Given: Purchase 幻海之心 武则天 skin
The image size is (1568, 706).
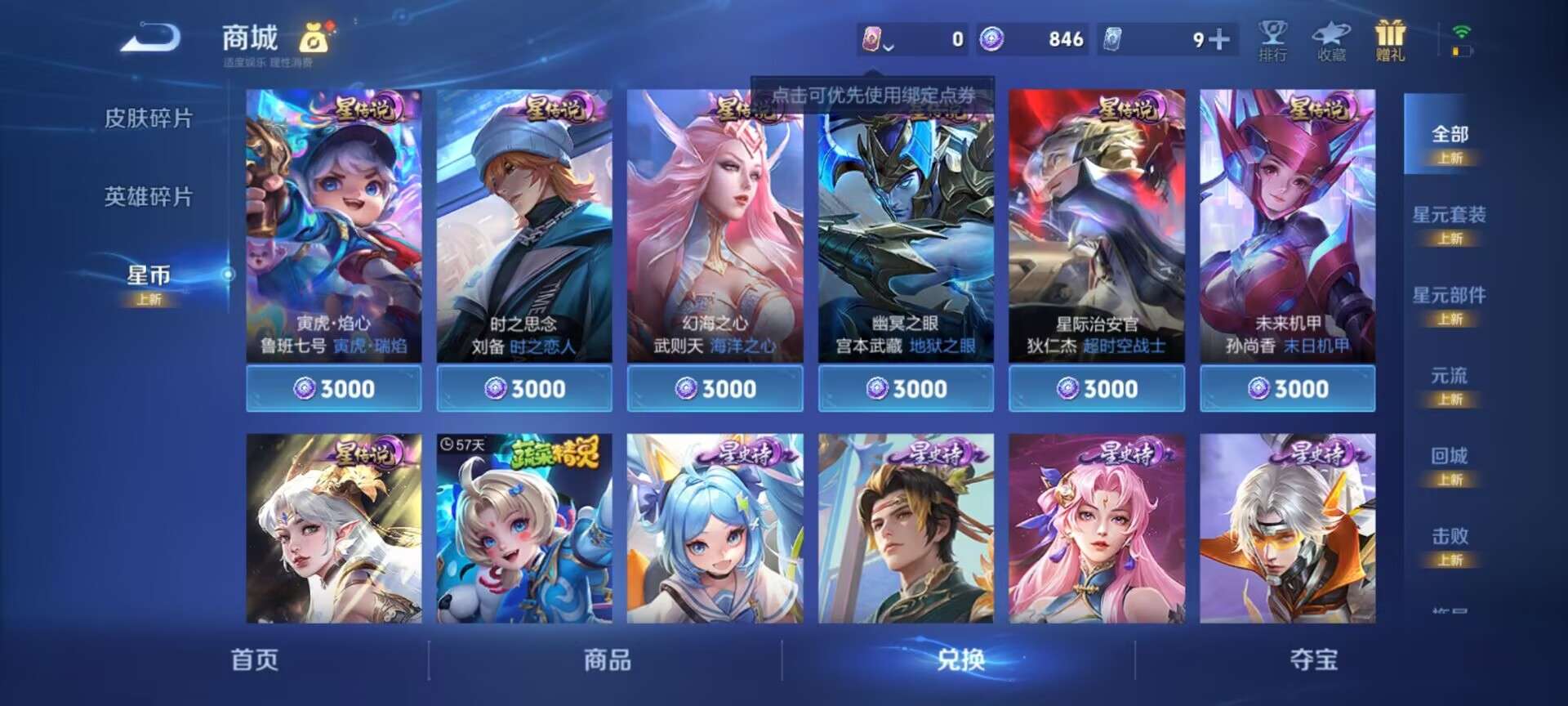Looking at the screenshot, I should tap(714, 389).
